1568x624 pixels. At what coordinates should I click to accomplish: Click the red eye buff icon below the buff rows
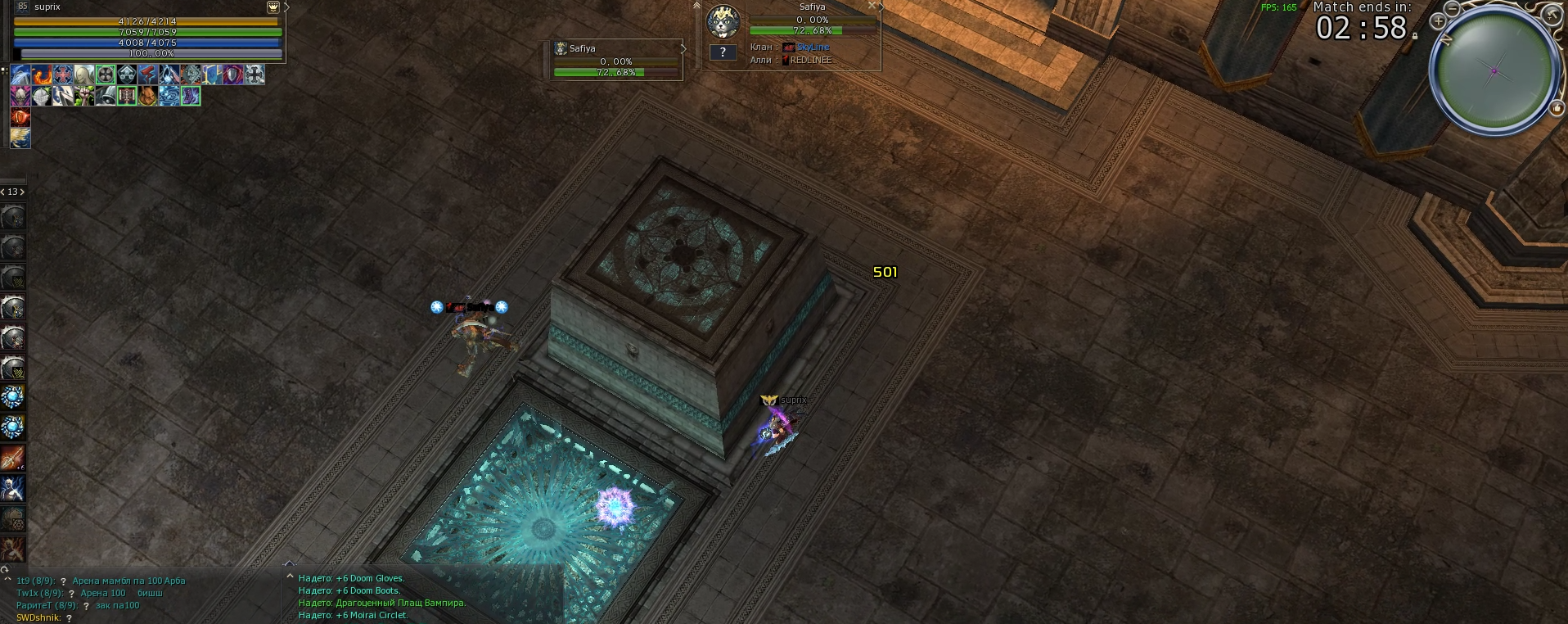point(20,118)
